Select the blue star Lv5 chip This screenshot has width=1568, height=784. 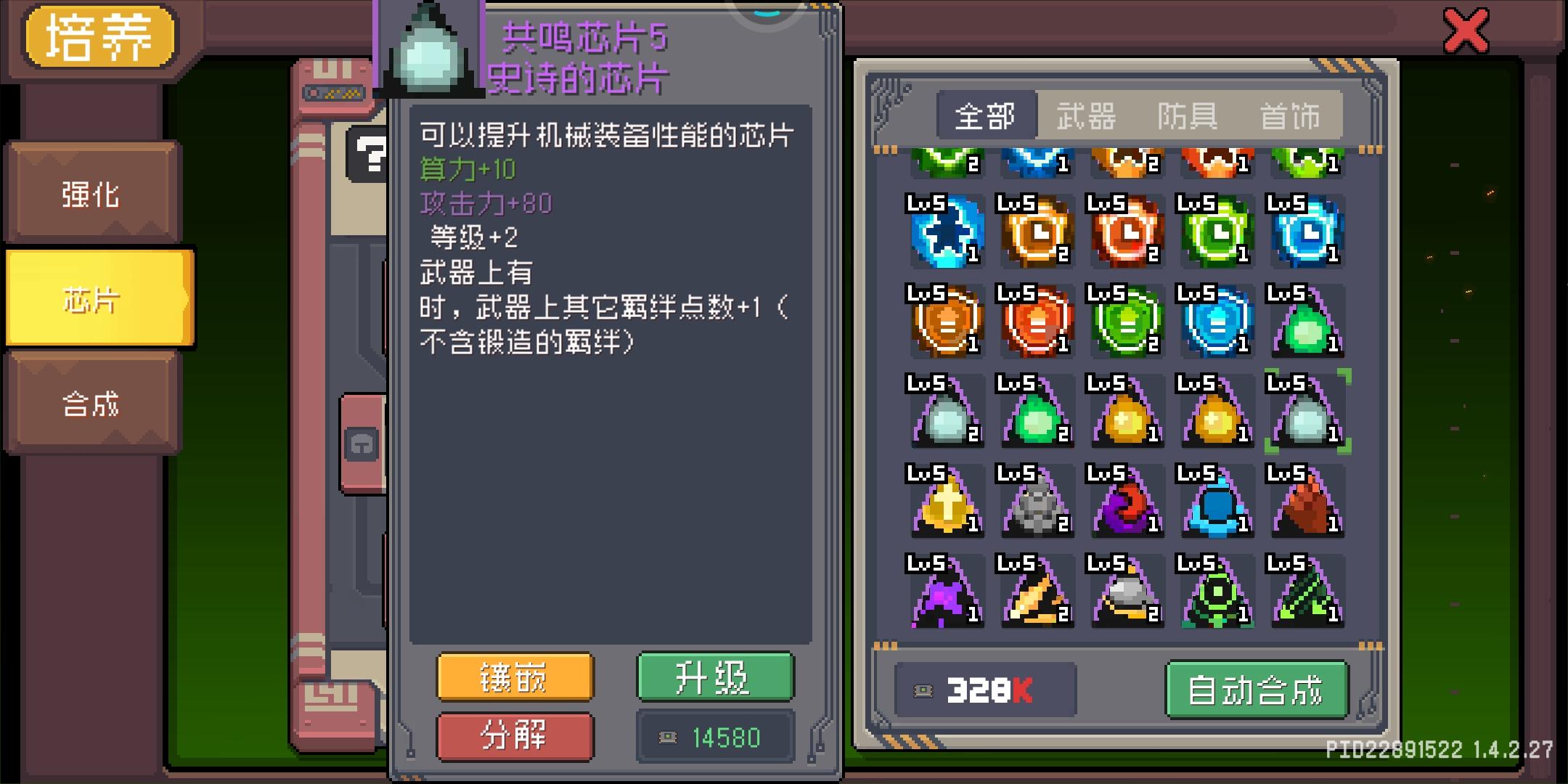click(x=947, y=232)
